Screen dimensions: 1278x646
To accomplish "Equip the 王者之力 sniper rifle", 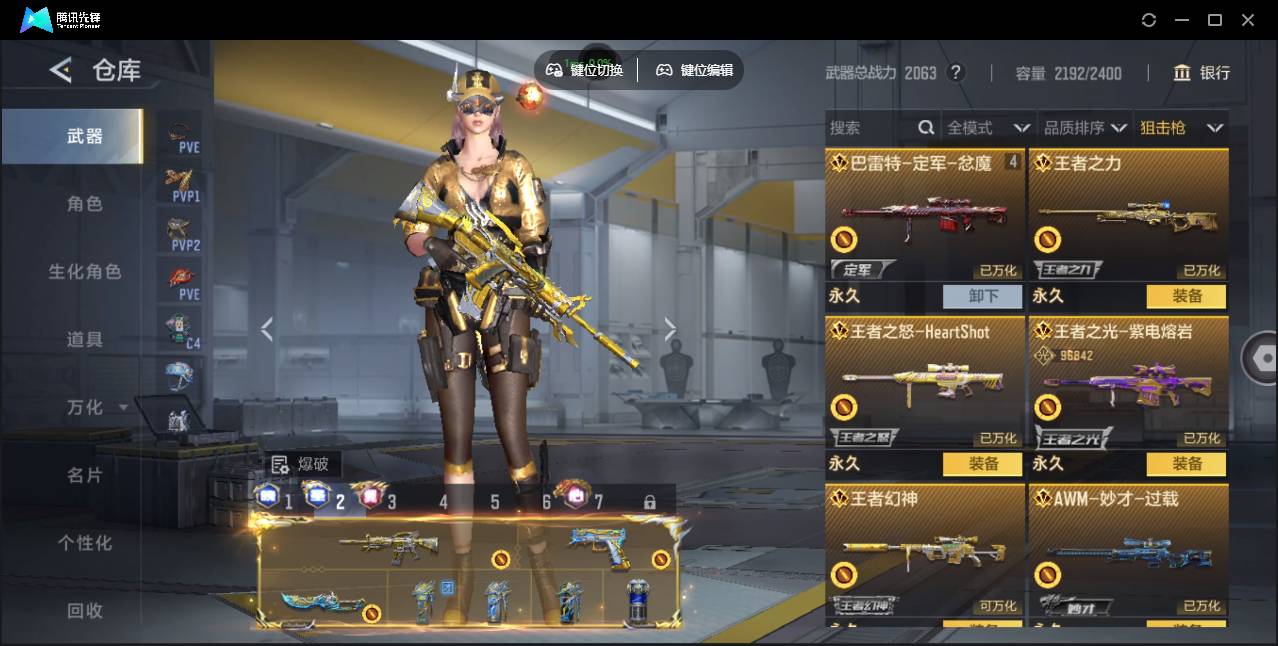I will pyautogui.click(x=1186, y=296).
